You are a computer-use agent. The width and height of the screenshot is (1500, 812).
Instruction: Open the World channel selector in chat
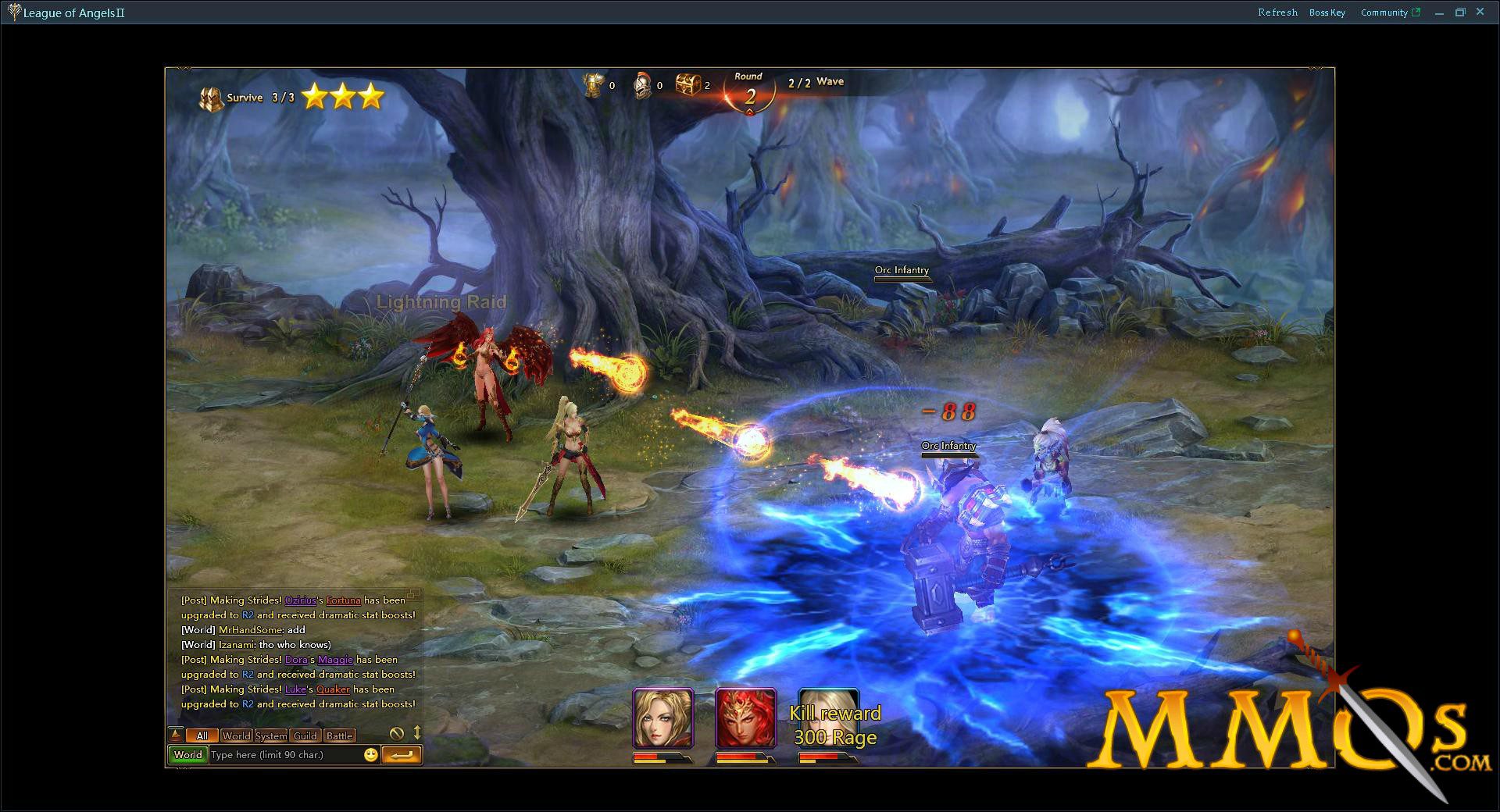tap(187, 754)
